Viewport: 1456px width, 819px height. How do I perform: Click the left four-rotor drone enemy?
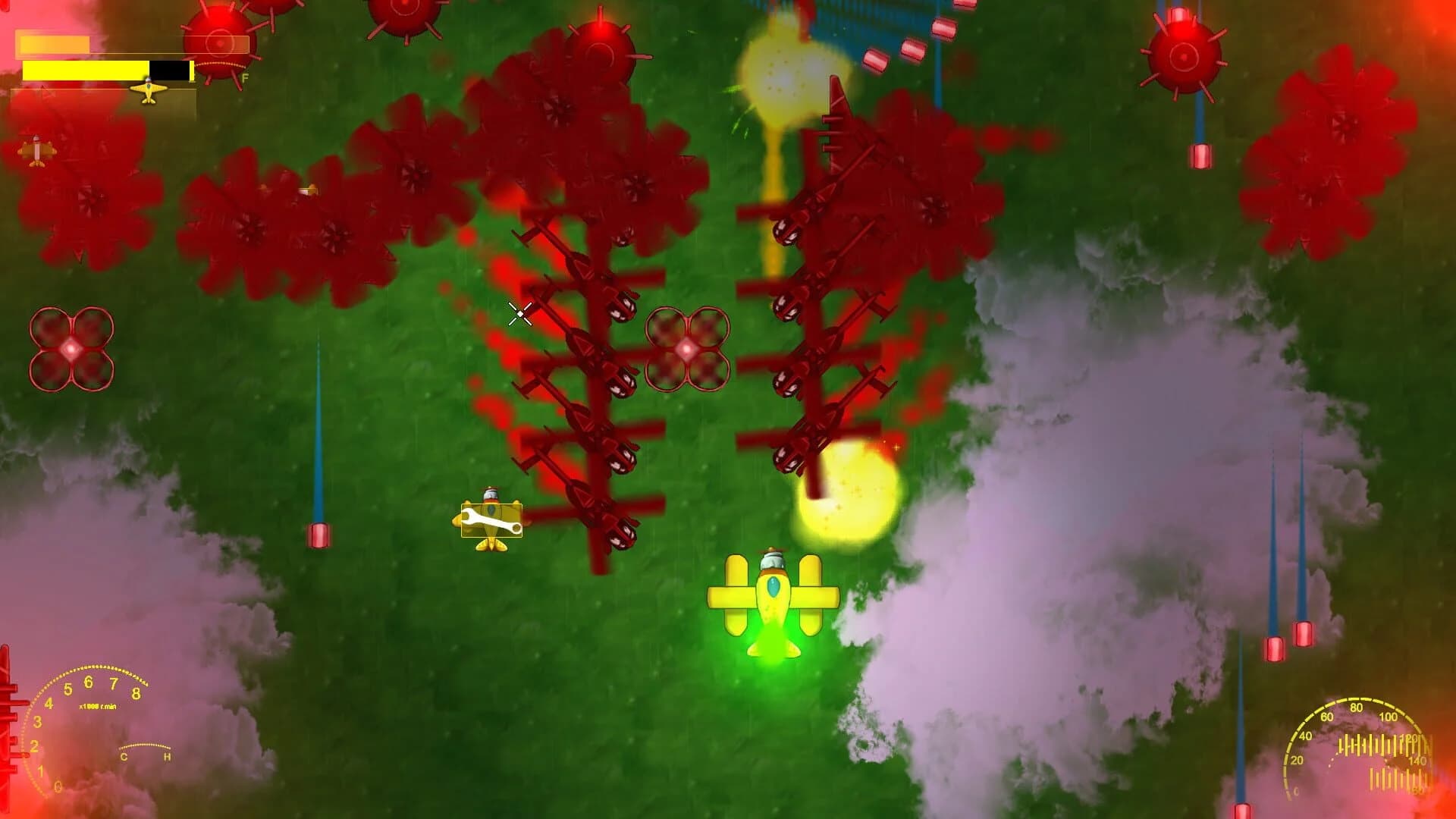71,347
